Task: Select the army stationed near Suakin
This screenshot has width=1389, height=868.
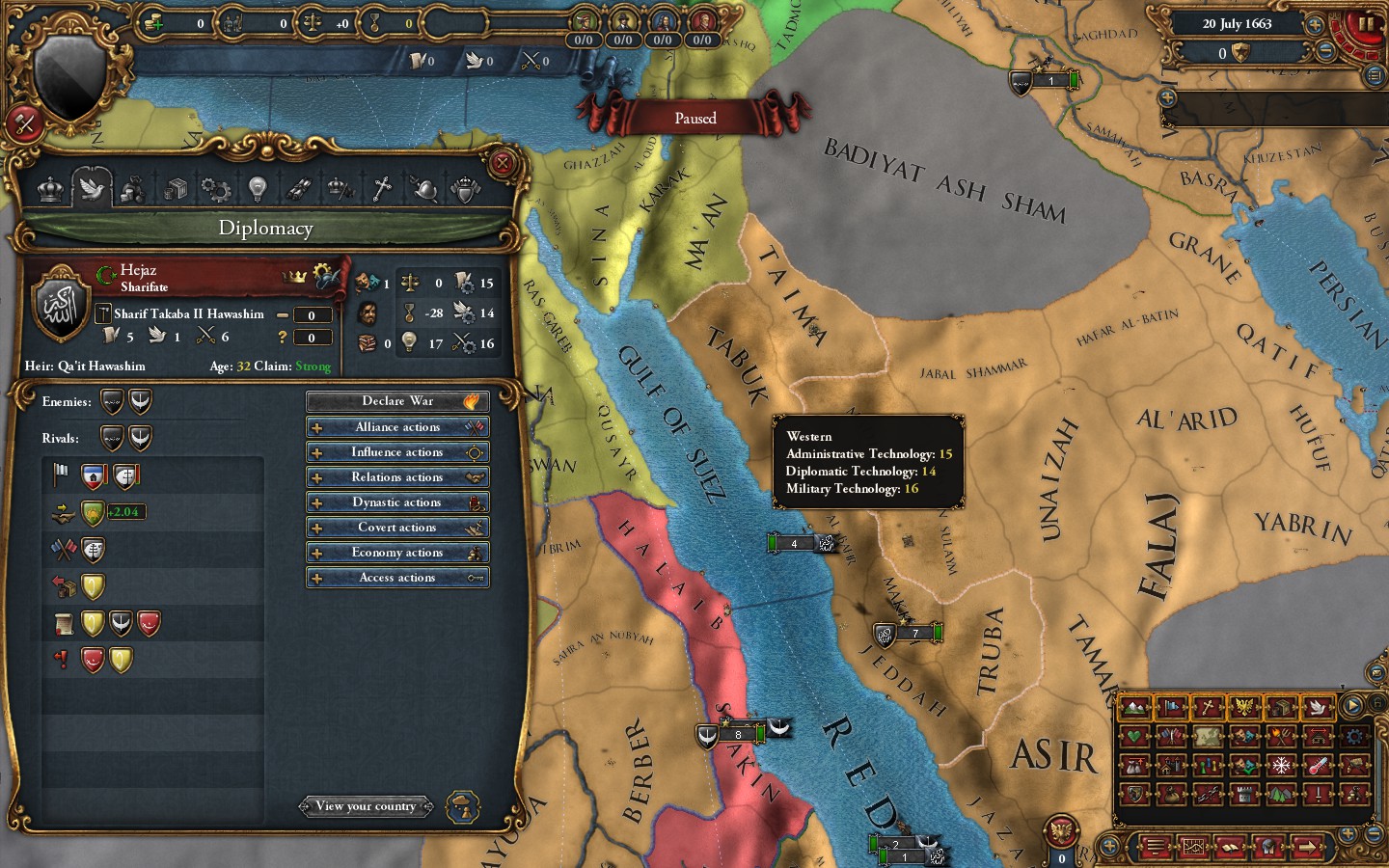Action: (738, 734)
